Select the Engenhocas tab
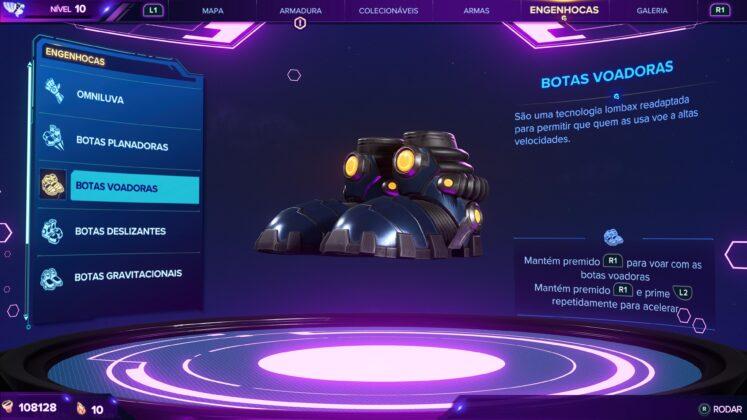 pos(564,10)
